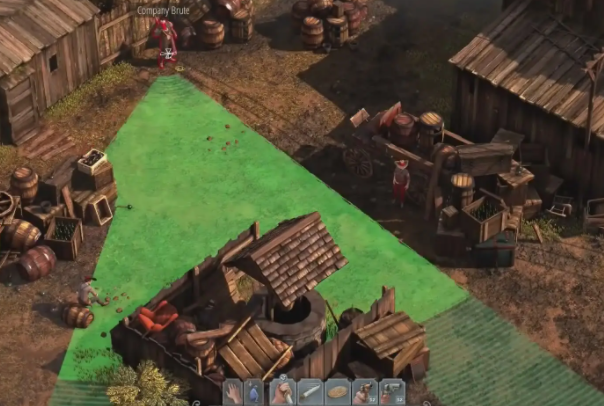Select the hand-held revolver shot ability
The image size is (604, 406).
365,392
